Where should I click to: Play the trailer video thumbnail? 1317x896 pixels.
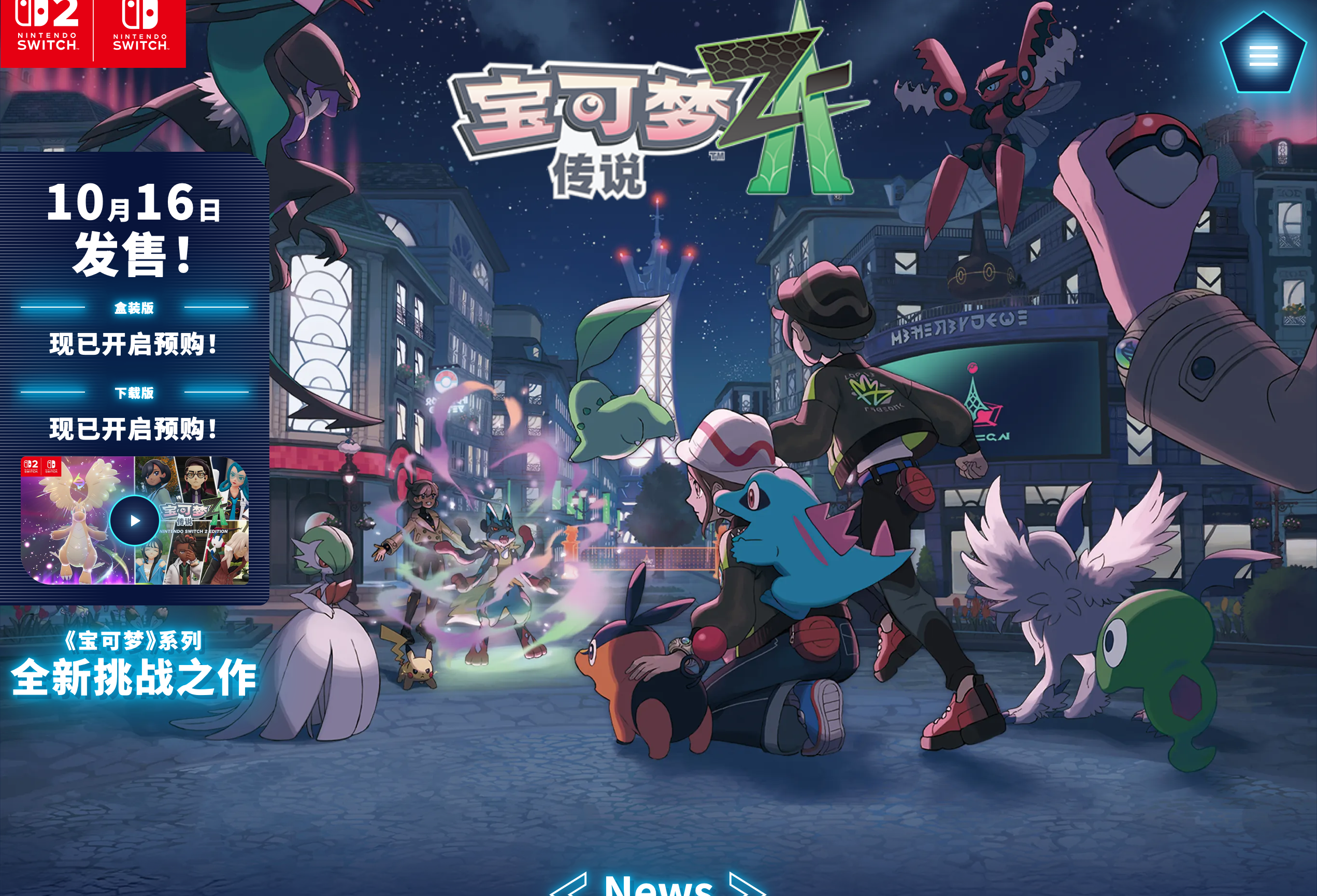coord(134,520)
